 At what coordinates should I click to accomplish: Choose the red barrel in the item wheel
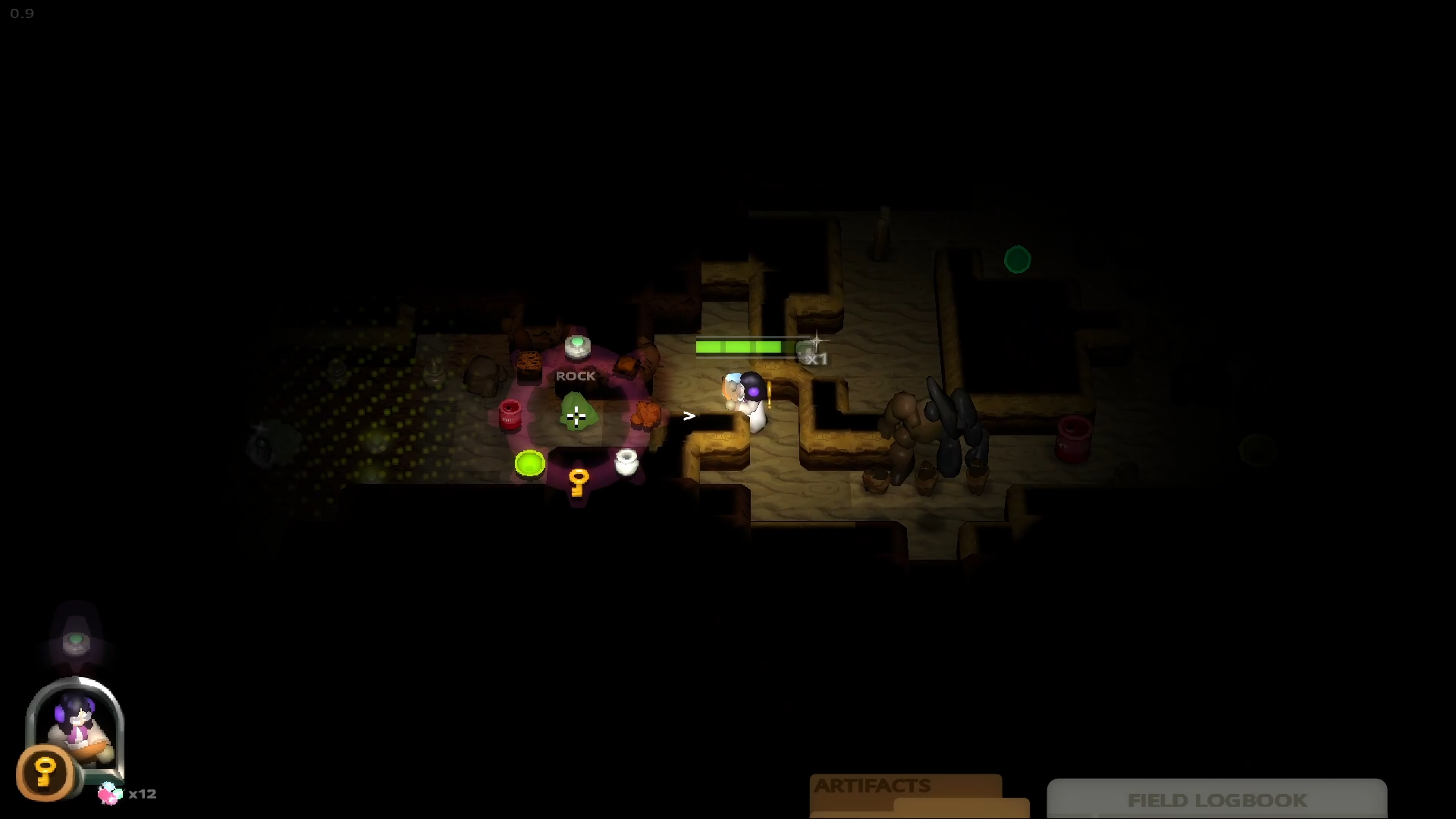(510, 415)
